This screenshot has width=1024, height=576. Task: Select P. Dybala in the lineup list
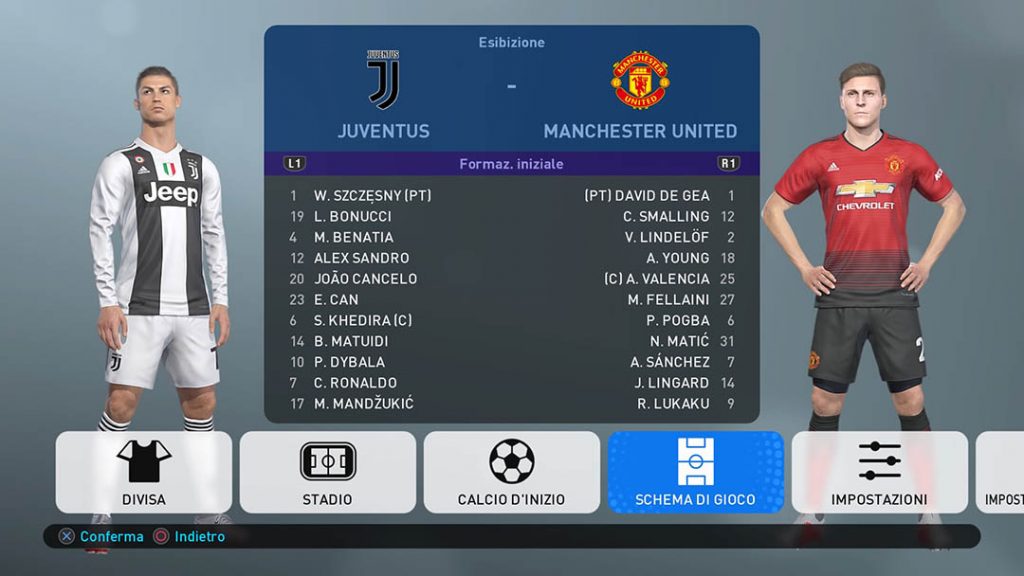(349, 362)
